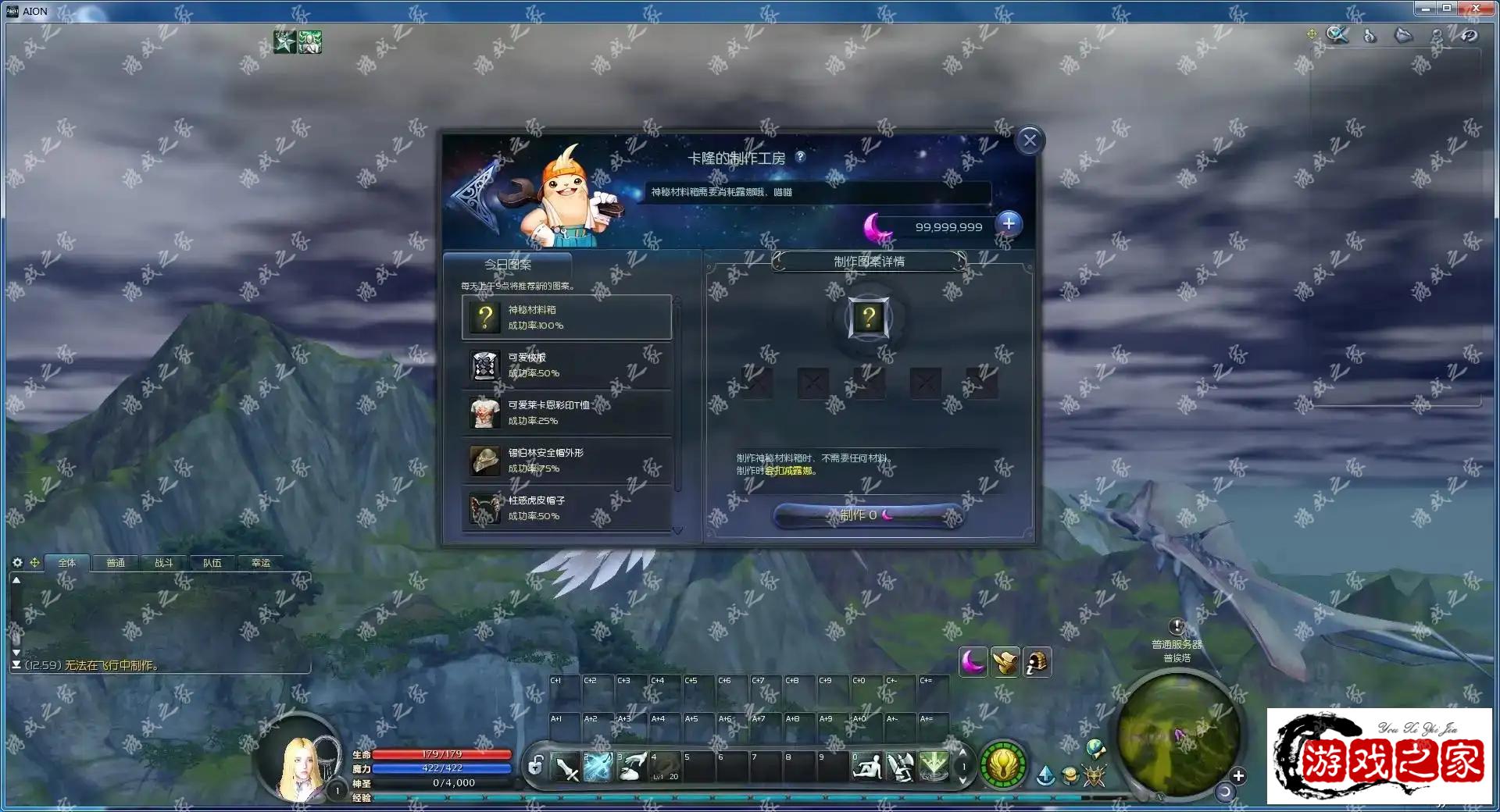Viewport: 1500px width, 812px height.
Task: Select the 幸运 chat tab
Action: coord(261,563)
